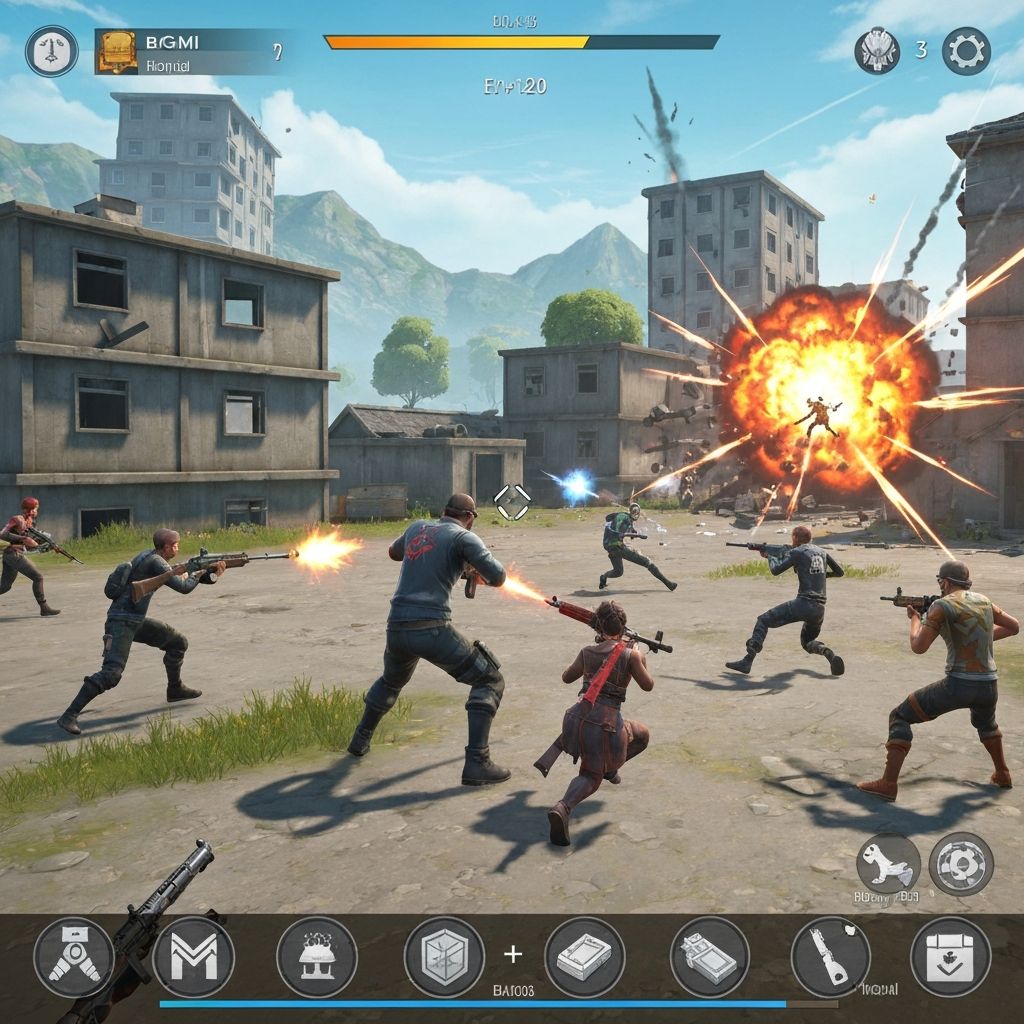Tap the white glove action button
The width and height of the screenshot is (1024, 1024).
pos(888,863)
